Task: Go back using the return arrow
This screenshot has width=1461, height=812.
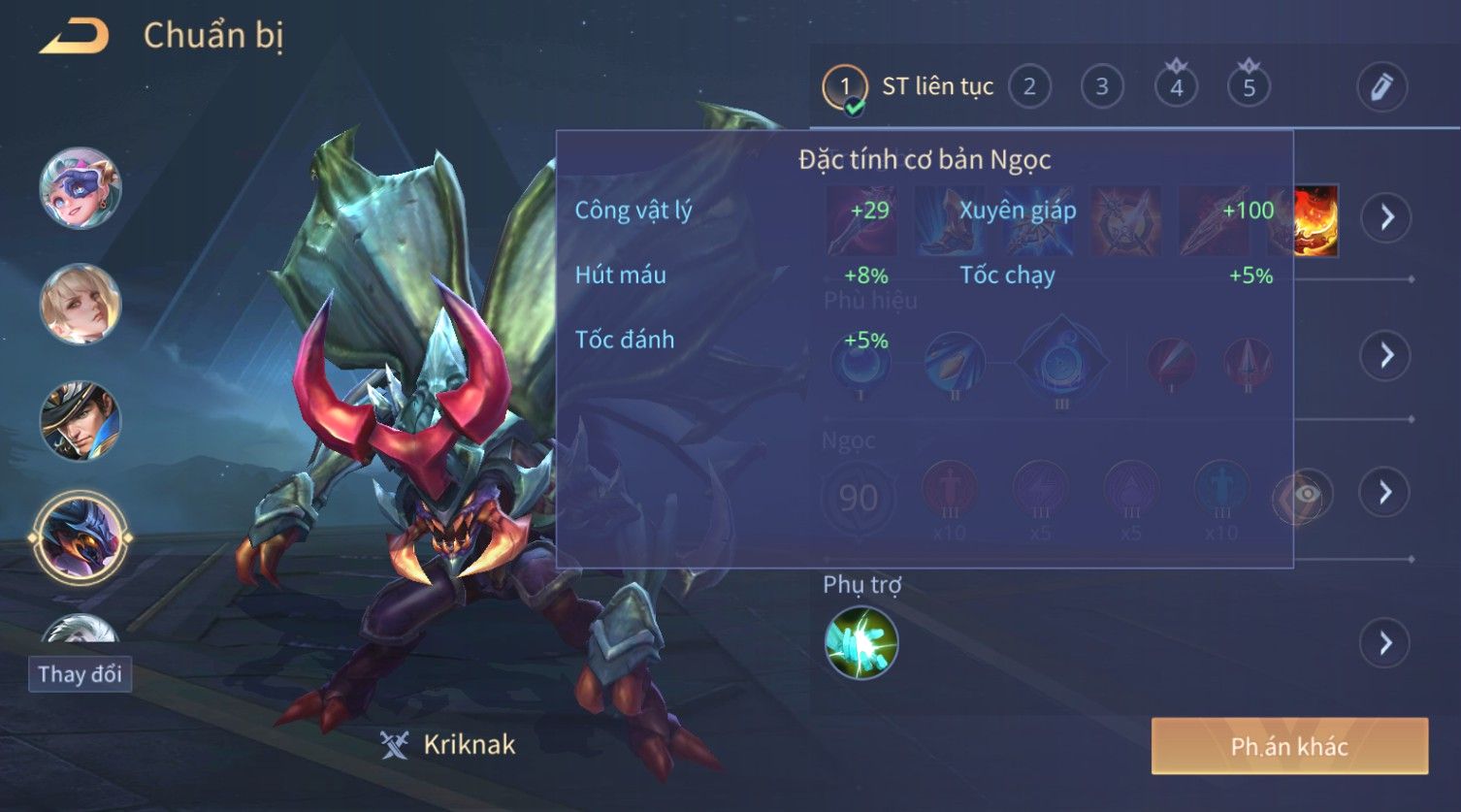Action: click(x=75, y=37)
